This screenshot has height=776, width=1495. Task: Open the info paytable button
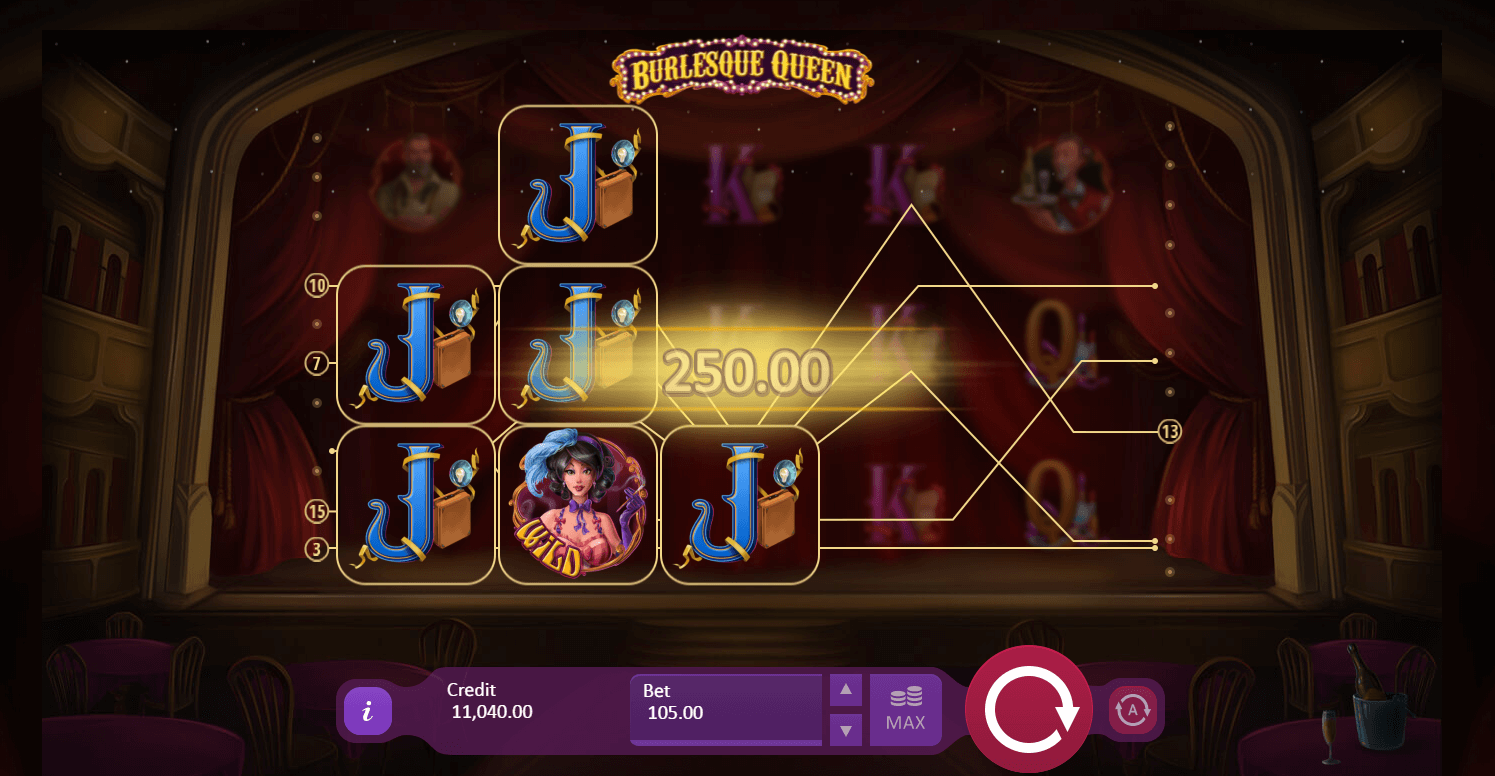367,711
